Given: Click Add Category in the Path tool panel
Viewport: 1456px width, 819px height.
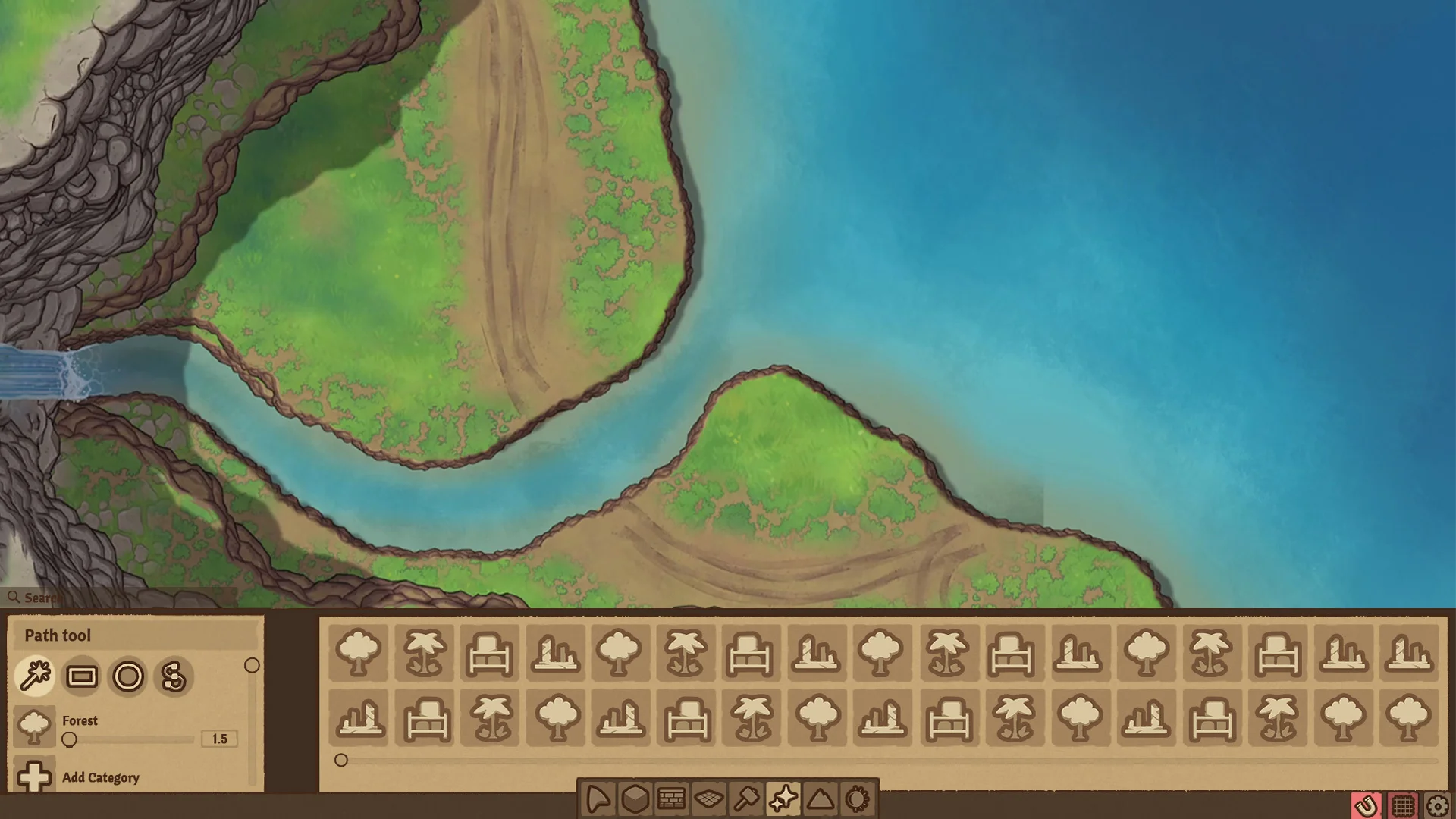Looking at the screenshot, I should tap(100, 777).
